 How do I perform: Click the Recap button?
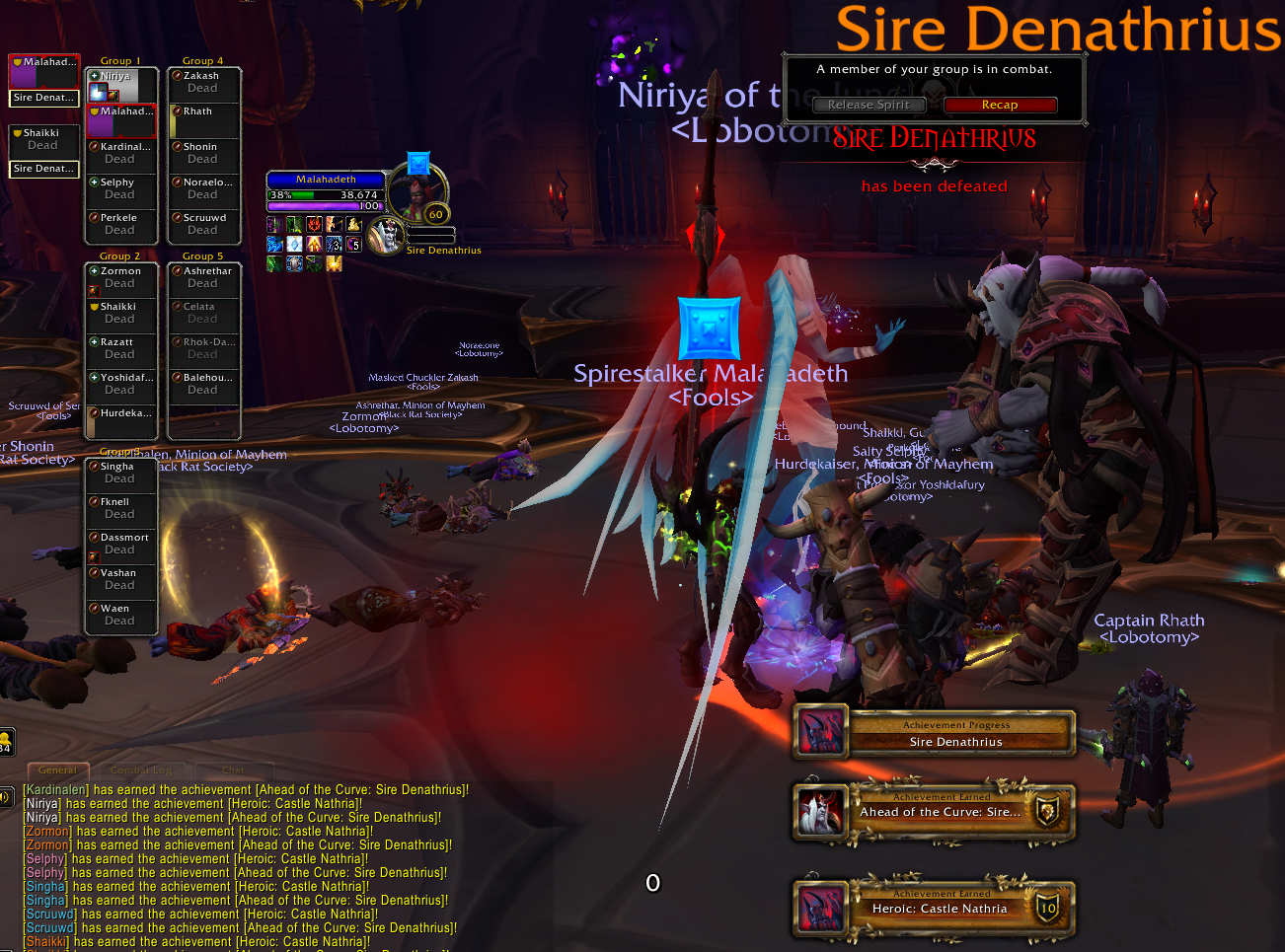pyautogui.click(x=1000, y=104)
